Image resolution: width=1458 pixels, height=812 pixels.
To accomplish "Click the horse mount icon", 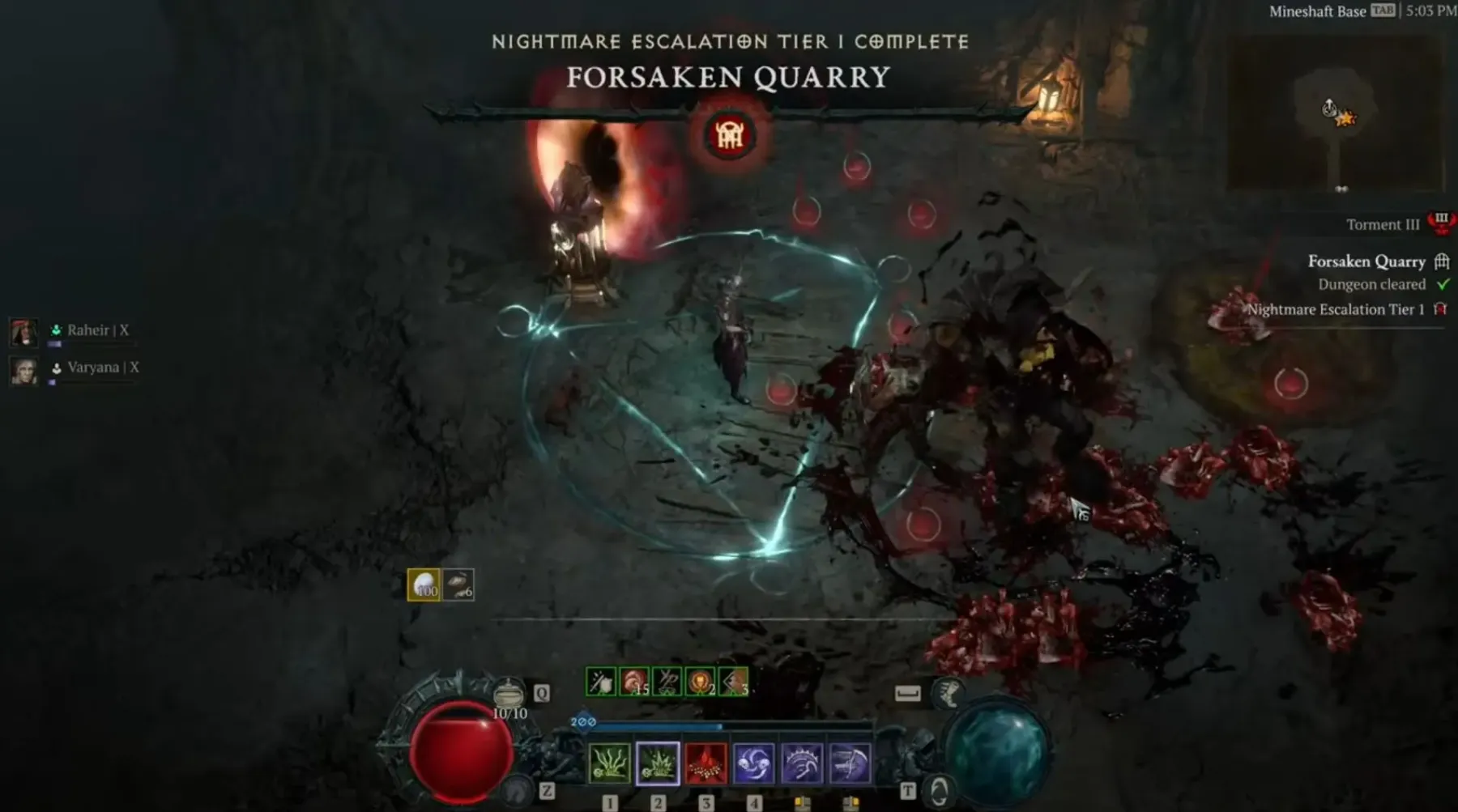I will click(518, 790).
